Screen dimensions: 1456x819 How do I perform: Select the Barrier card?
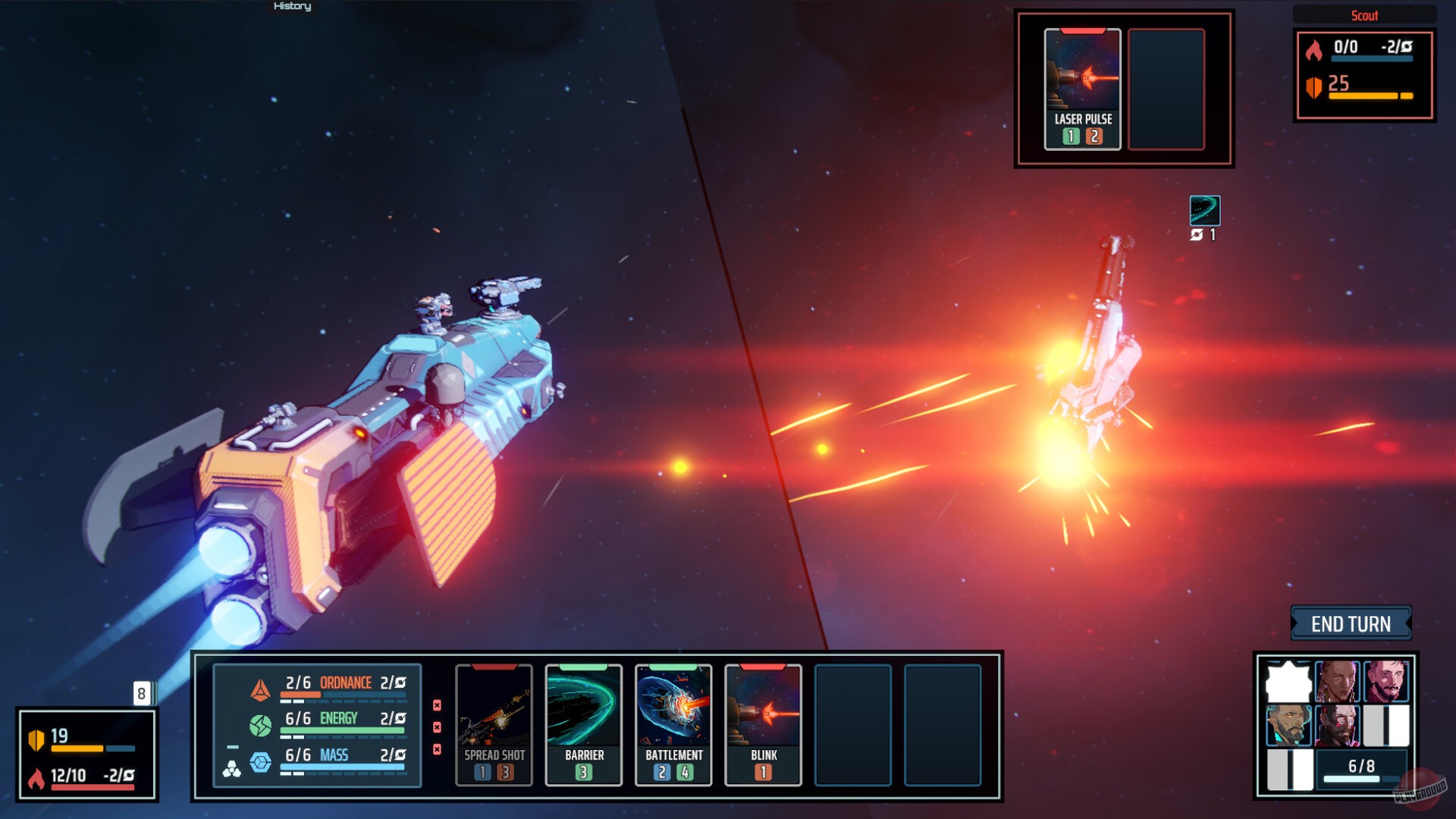tap(583, 724)
